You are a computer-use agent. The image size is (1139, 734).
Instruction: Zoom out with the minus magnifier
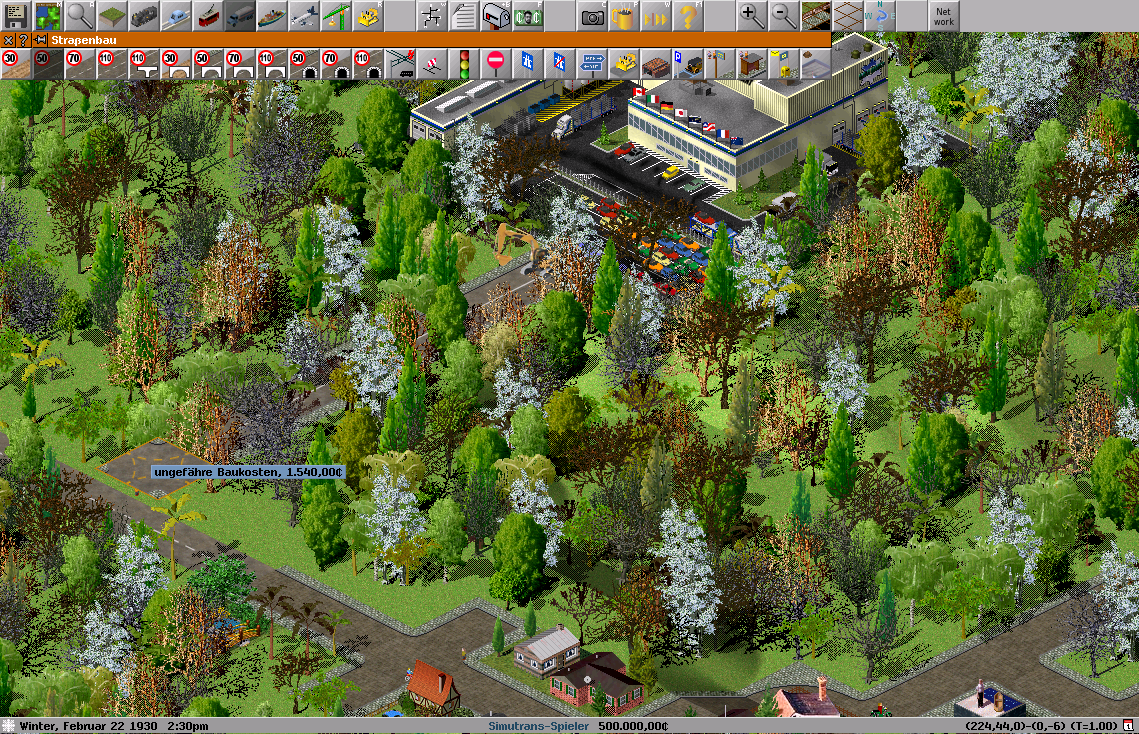pos(784,16)
